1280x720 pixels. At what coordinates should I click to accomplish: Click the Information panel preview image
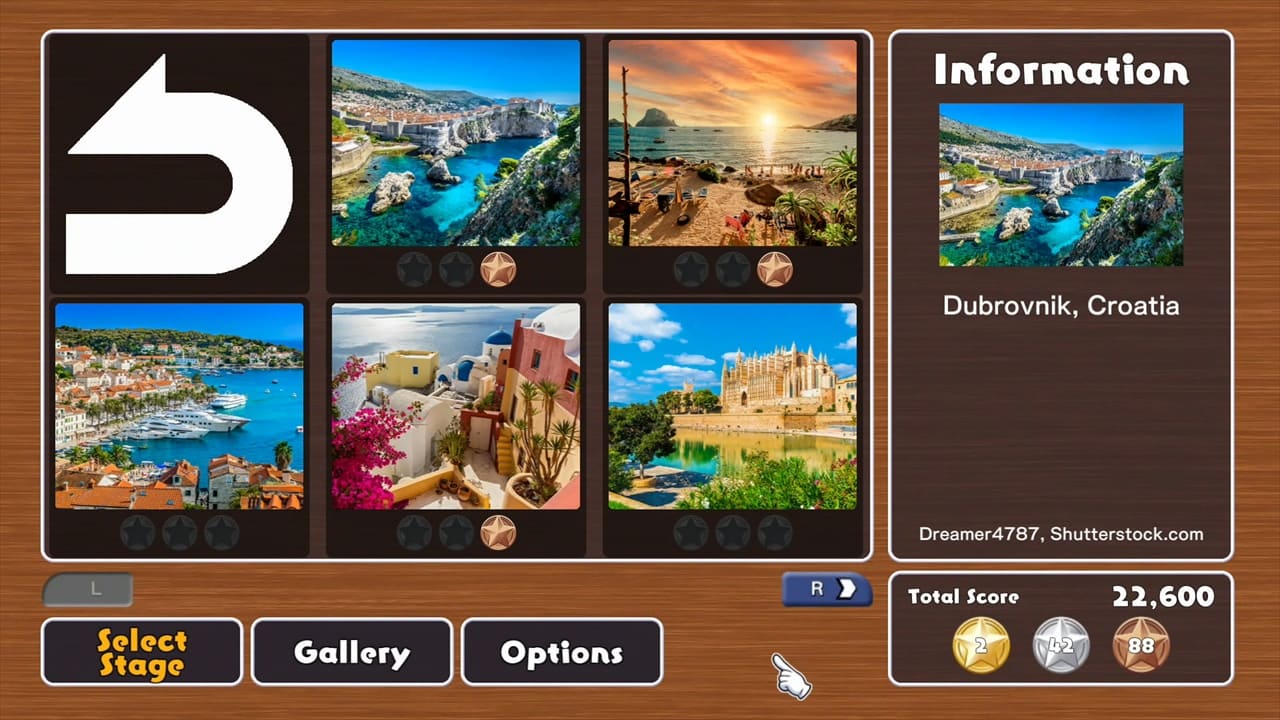point(1060,185)
